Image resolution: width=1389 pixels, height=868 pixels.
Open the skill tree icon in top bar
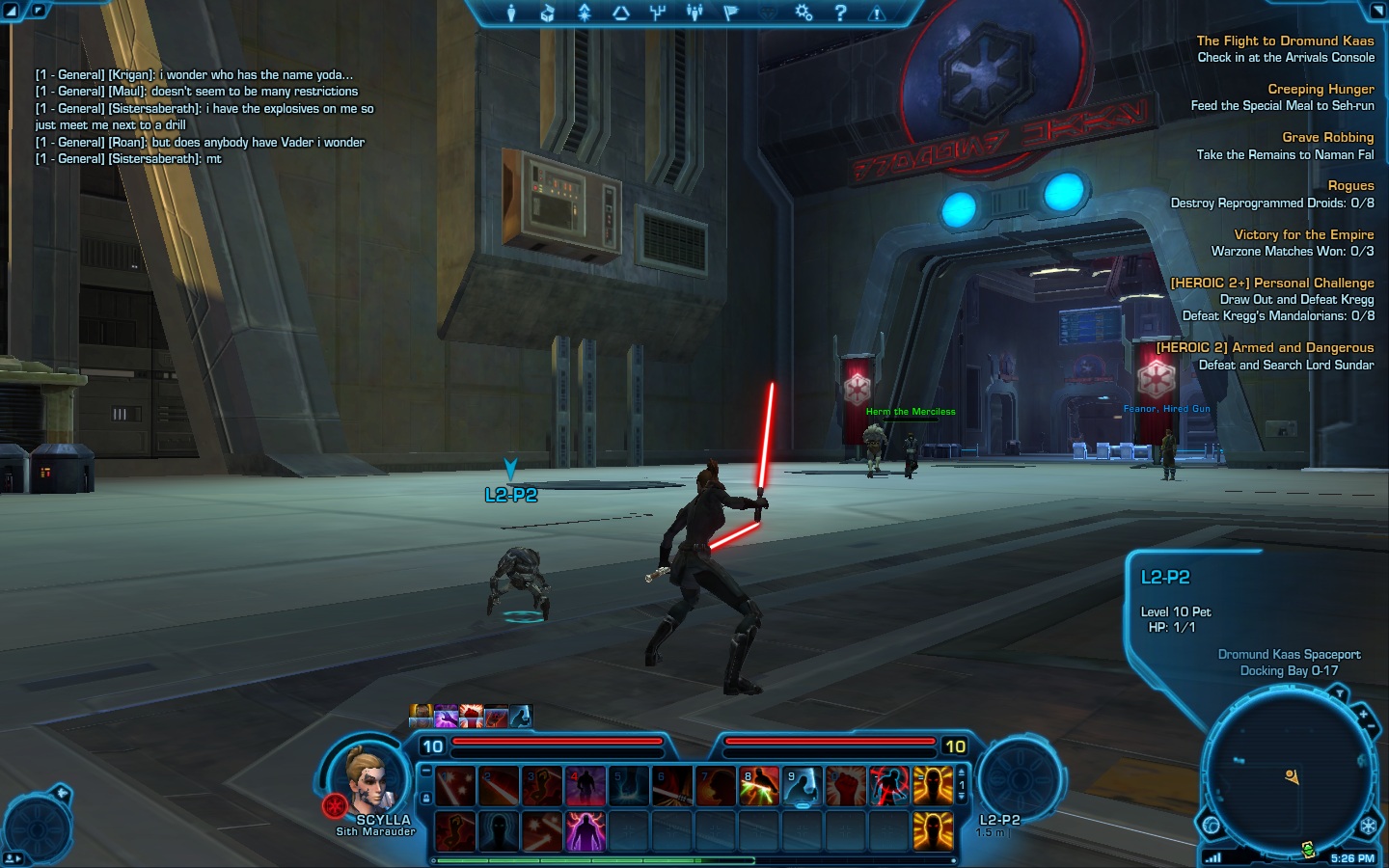pyautogui.click(x=658, y=13)
